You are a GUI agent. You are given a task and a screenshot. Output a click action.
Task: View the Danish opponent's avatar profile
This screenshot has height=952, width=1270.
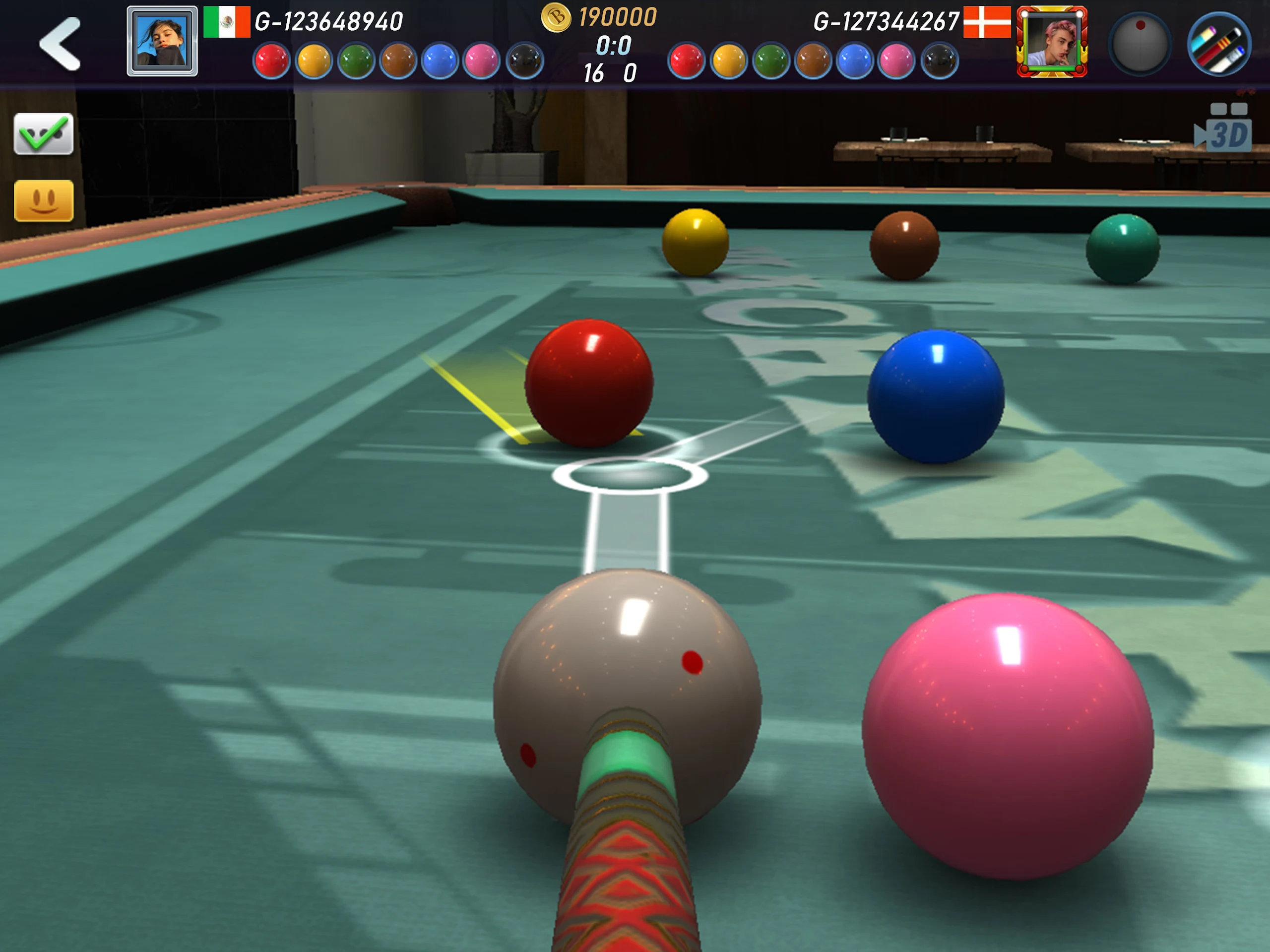(1051, 41)
